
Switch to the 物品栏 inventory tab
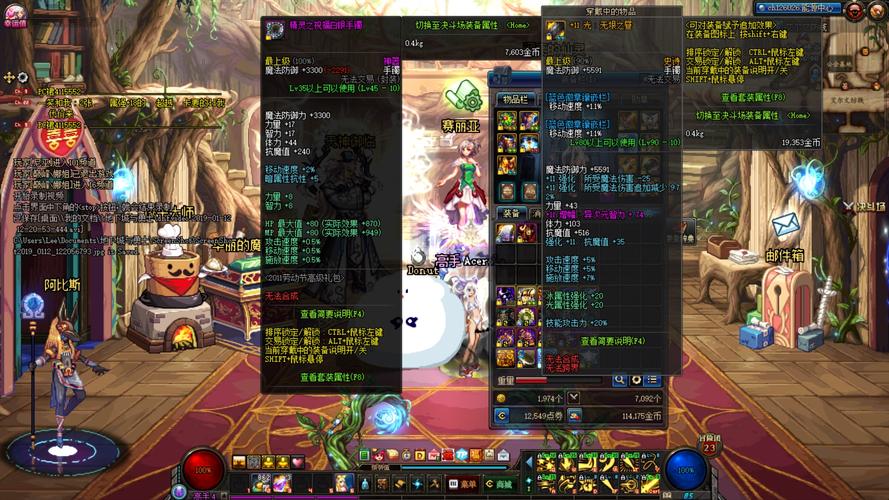click(x=516, y=98)
